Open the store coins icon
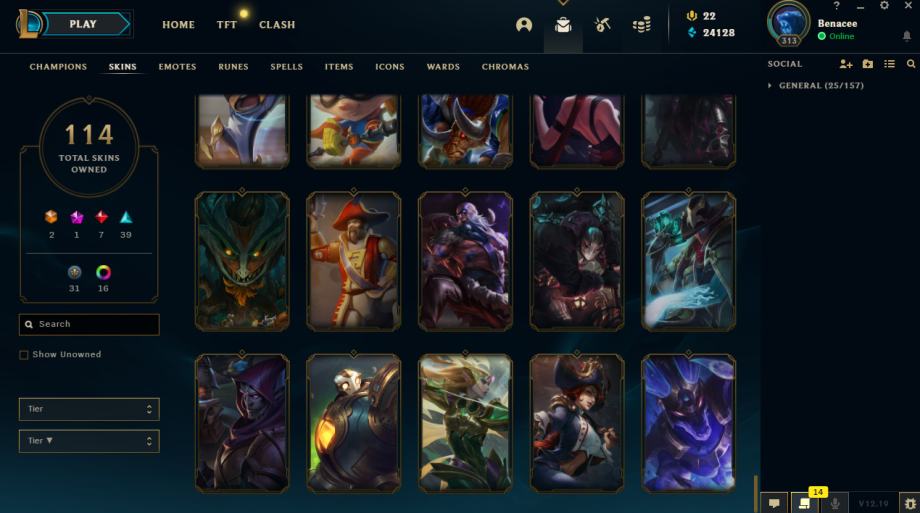The image size is (920, 513). pyautogui.click(x=641, y=25)
